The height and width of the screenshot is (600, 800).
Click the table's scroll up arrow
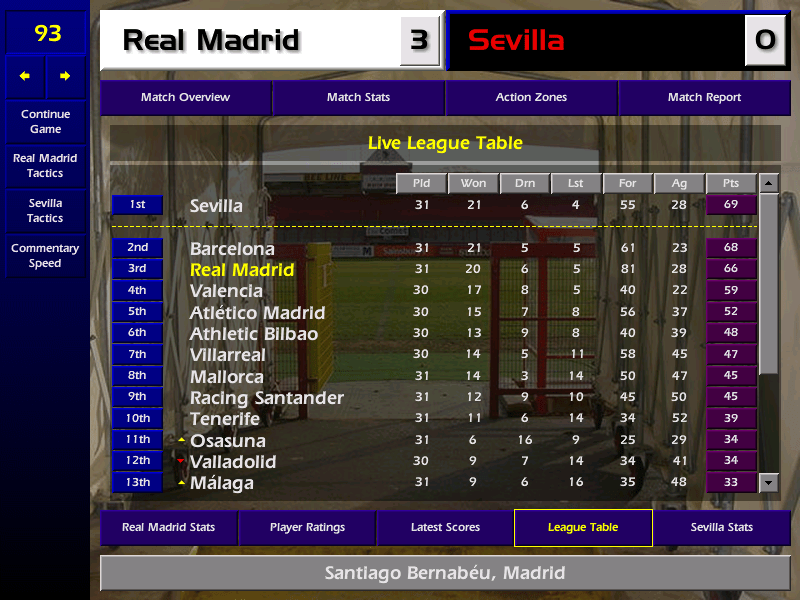768,184
